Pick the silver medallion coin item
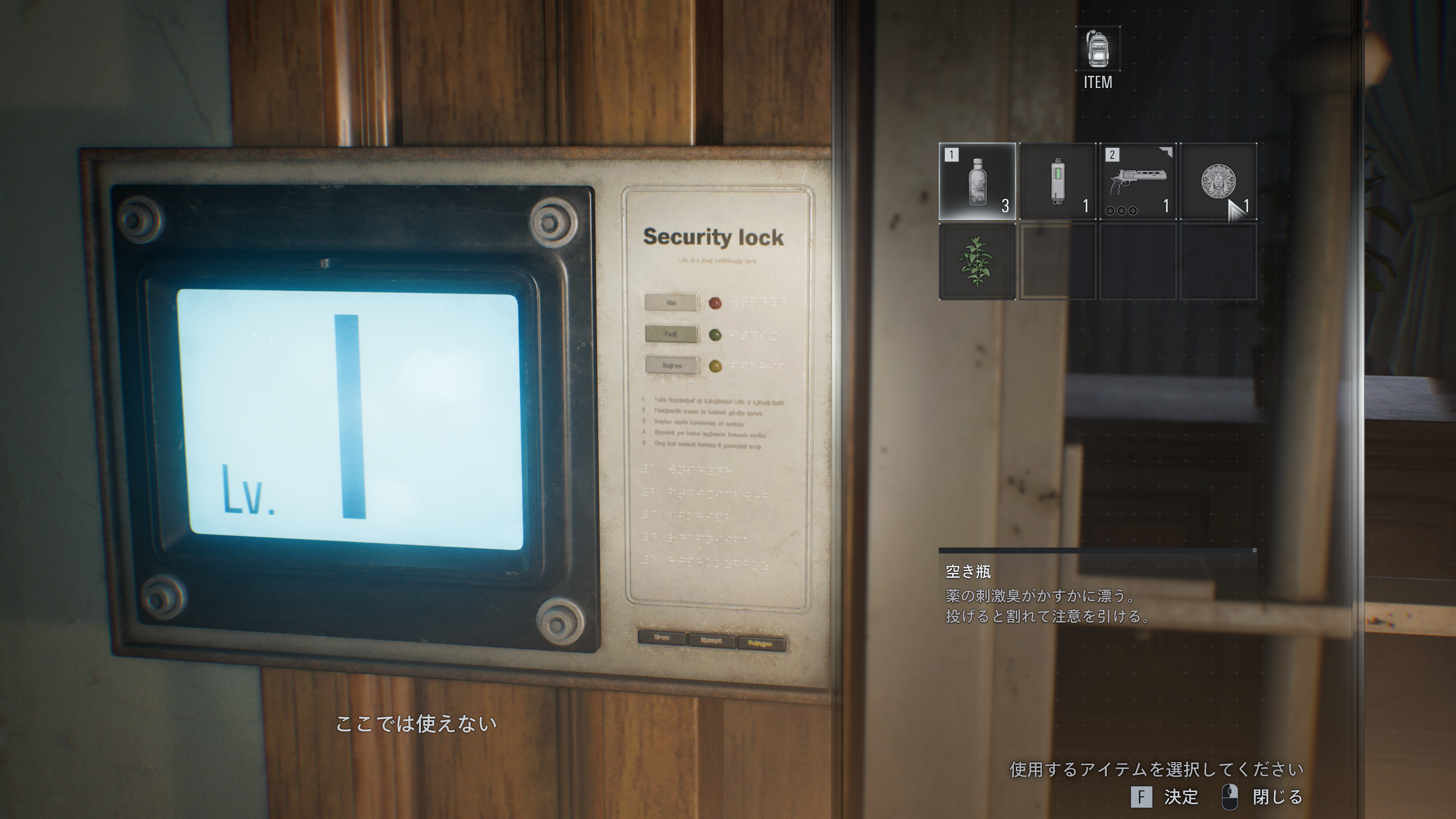 [x=1218, y=182]
